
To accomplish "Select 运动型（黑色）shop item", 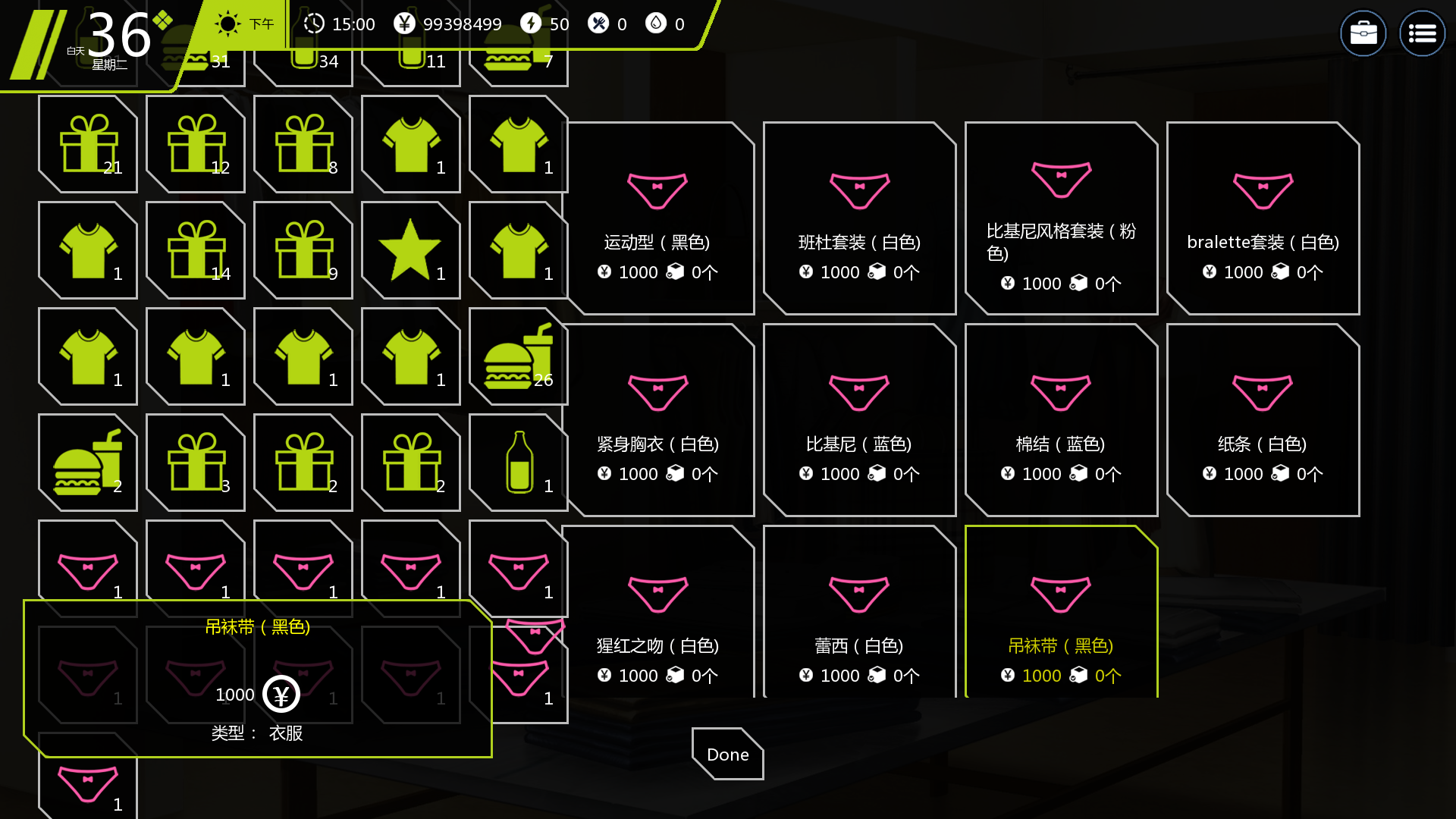I will [x=657, y=218].
